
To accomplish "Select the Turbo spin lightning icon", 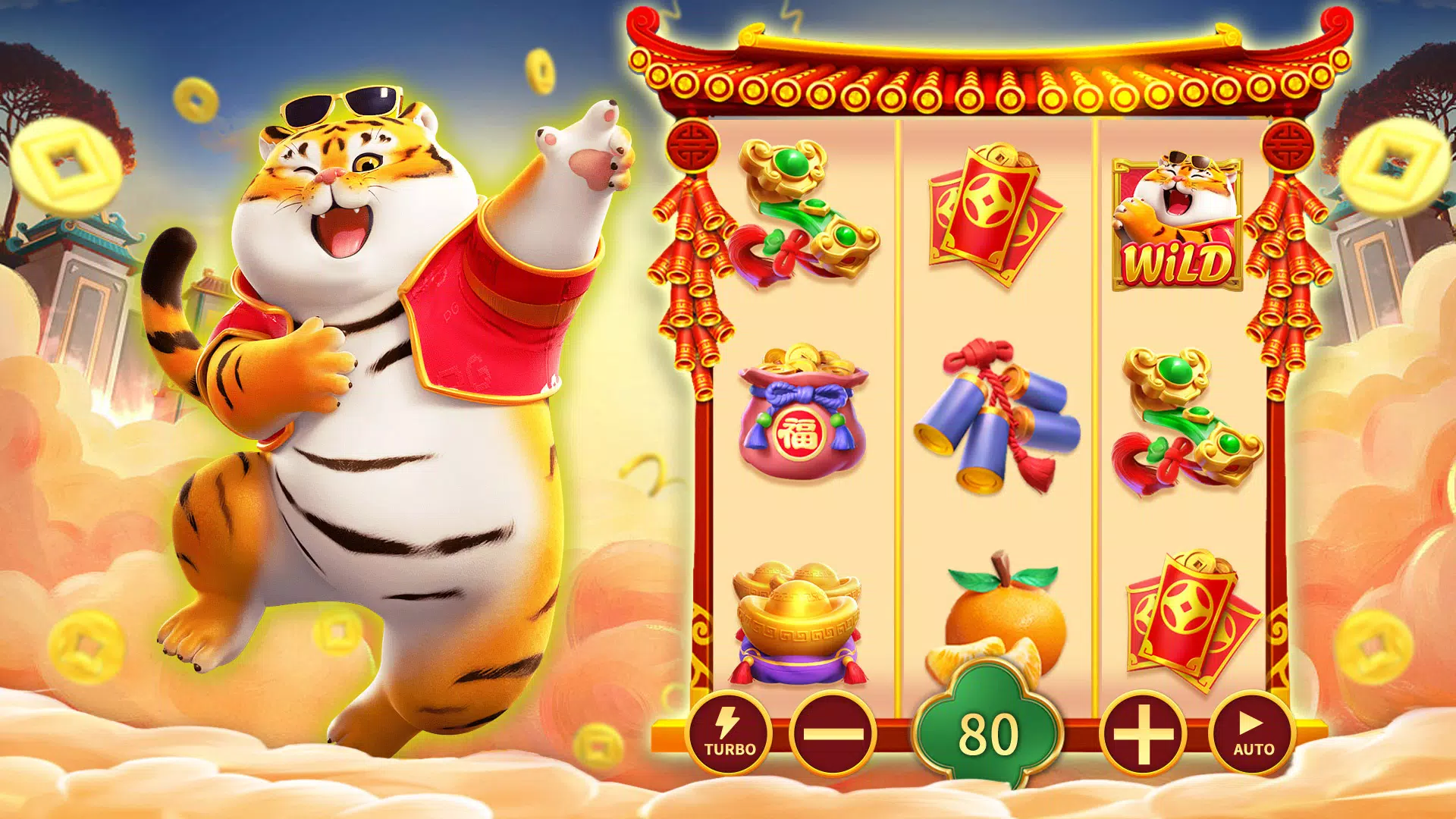I will [730, 735].
